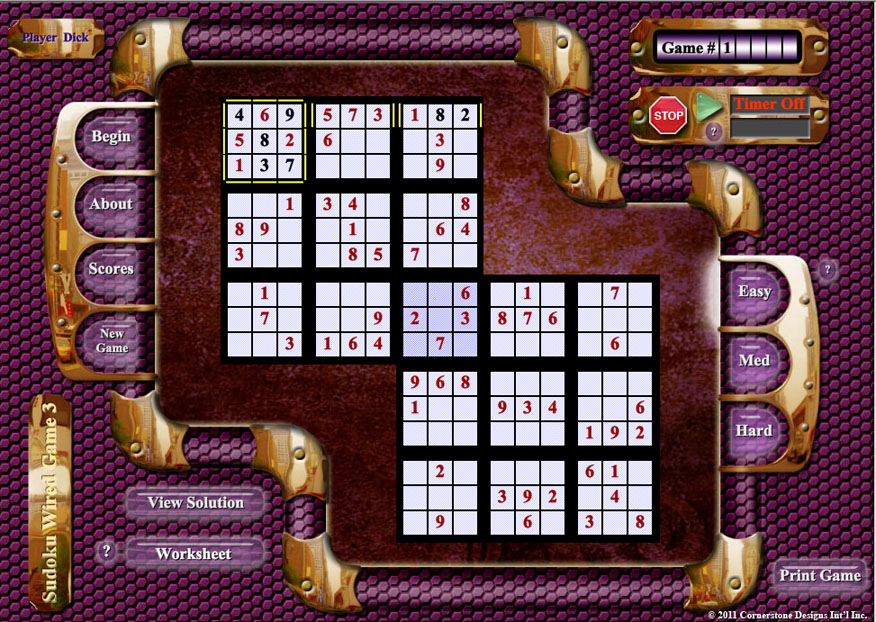Start a New Game

point(111,341)
